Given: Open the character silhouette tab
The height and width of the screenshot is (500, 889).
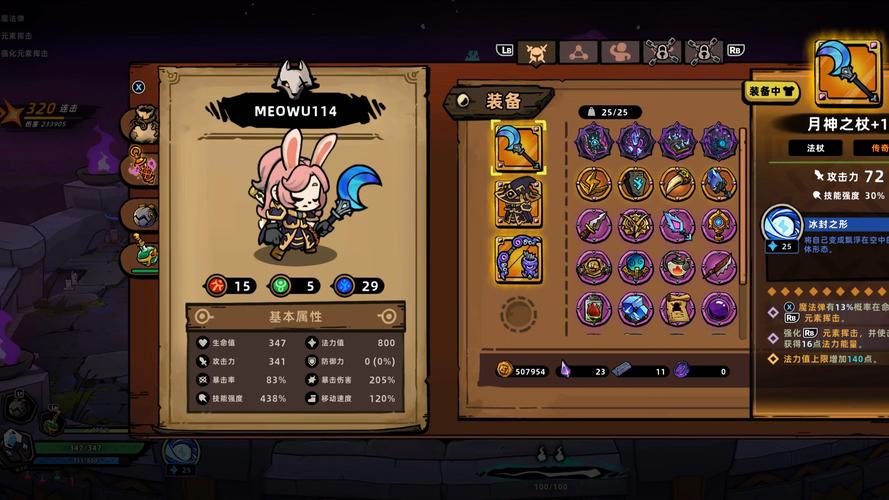Looking at the screenshot, I should [x=620, y=53].
